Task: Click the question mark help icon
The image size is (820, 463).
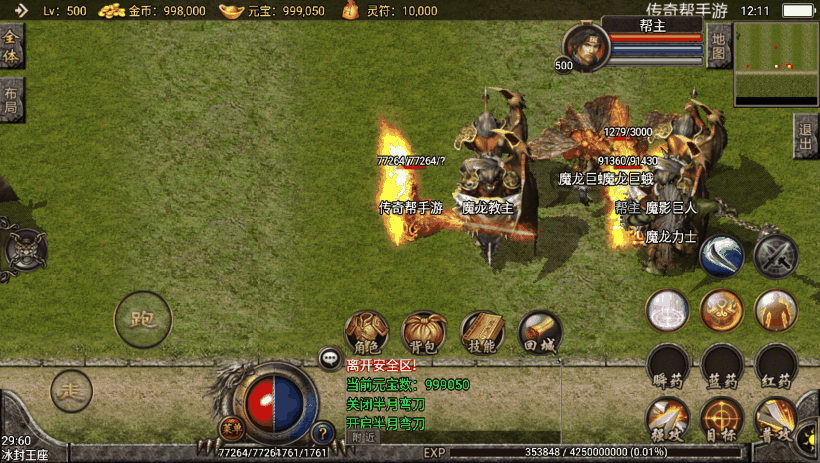Action: click(322, 433)
